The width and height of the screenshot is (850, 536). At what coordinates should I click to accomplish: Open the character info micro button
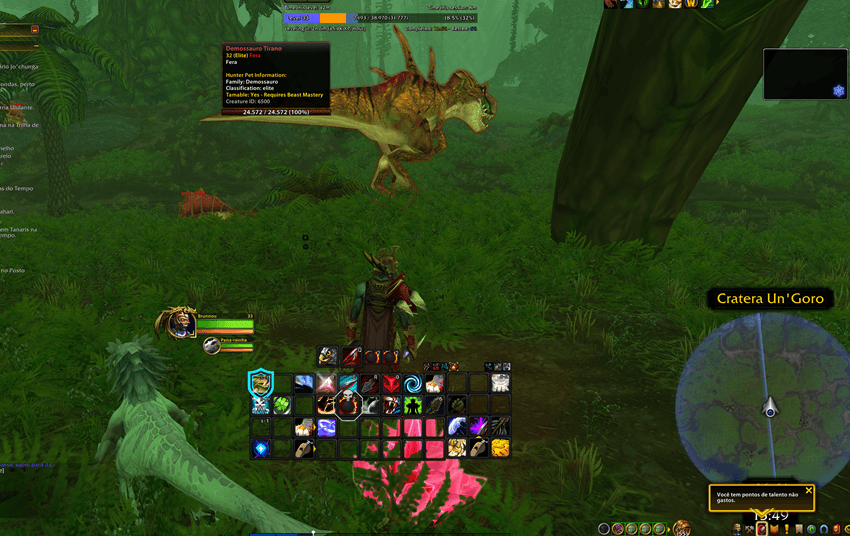737,529
